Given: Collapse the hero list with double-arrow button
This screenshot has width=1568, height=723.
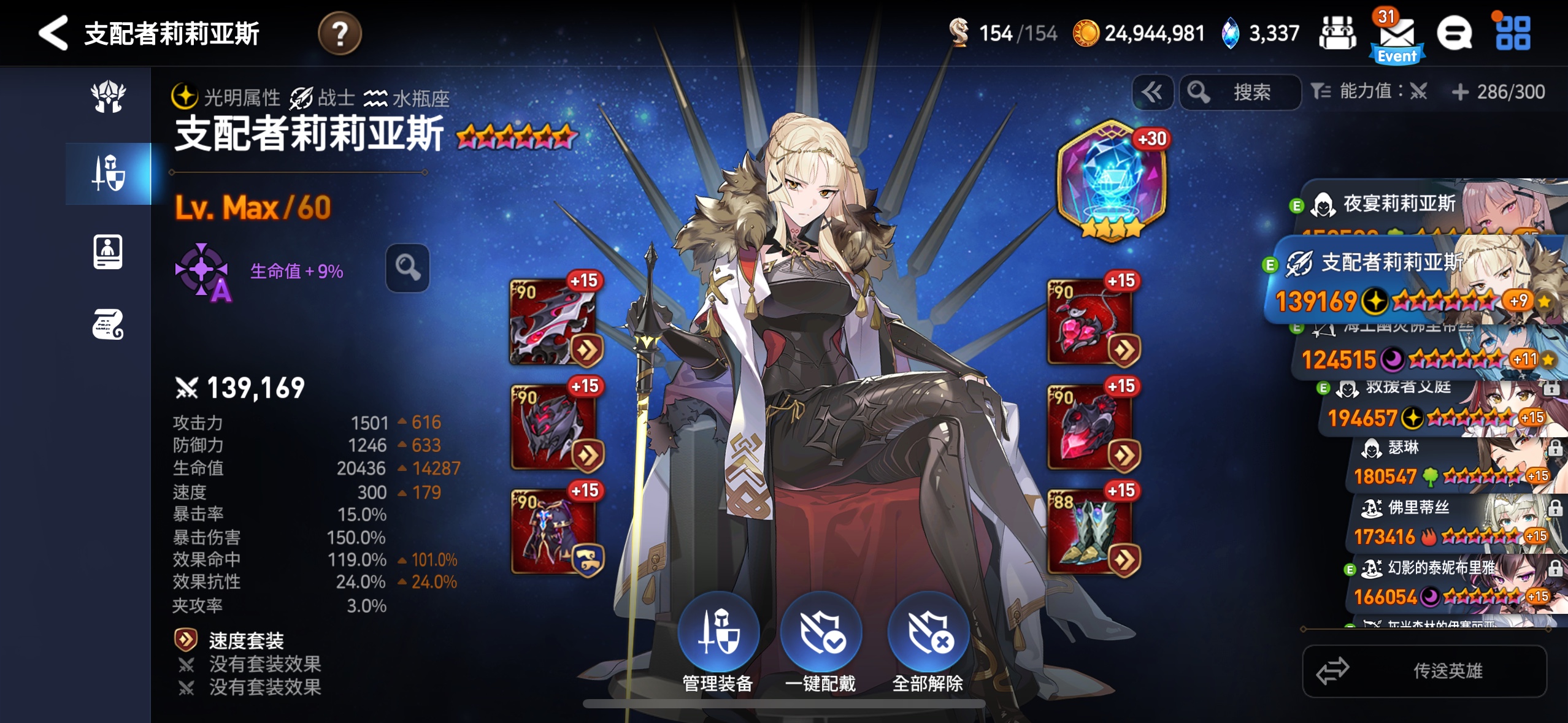Looking at the screenshot, I should point(1152,93).
